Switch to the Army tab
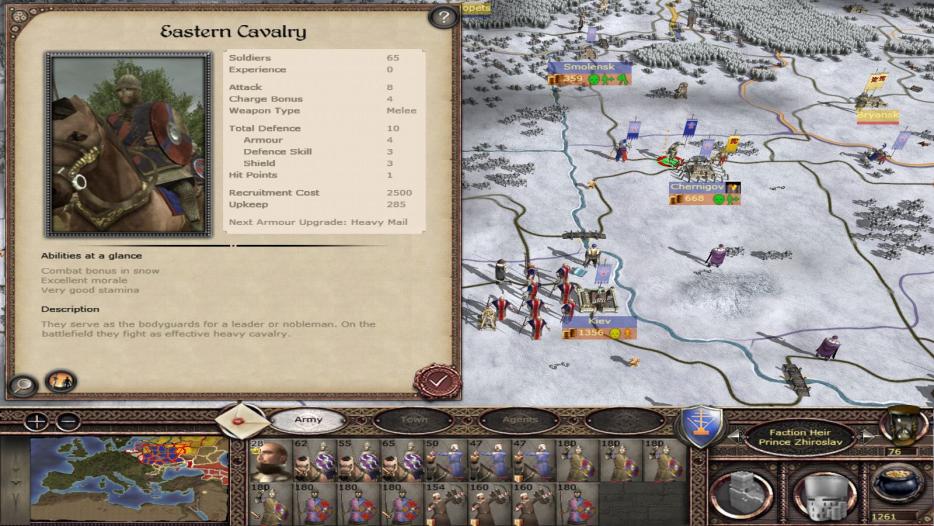The width and height of the screenshot is (934, 526). tap(308, 420)
